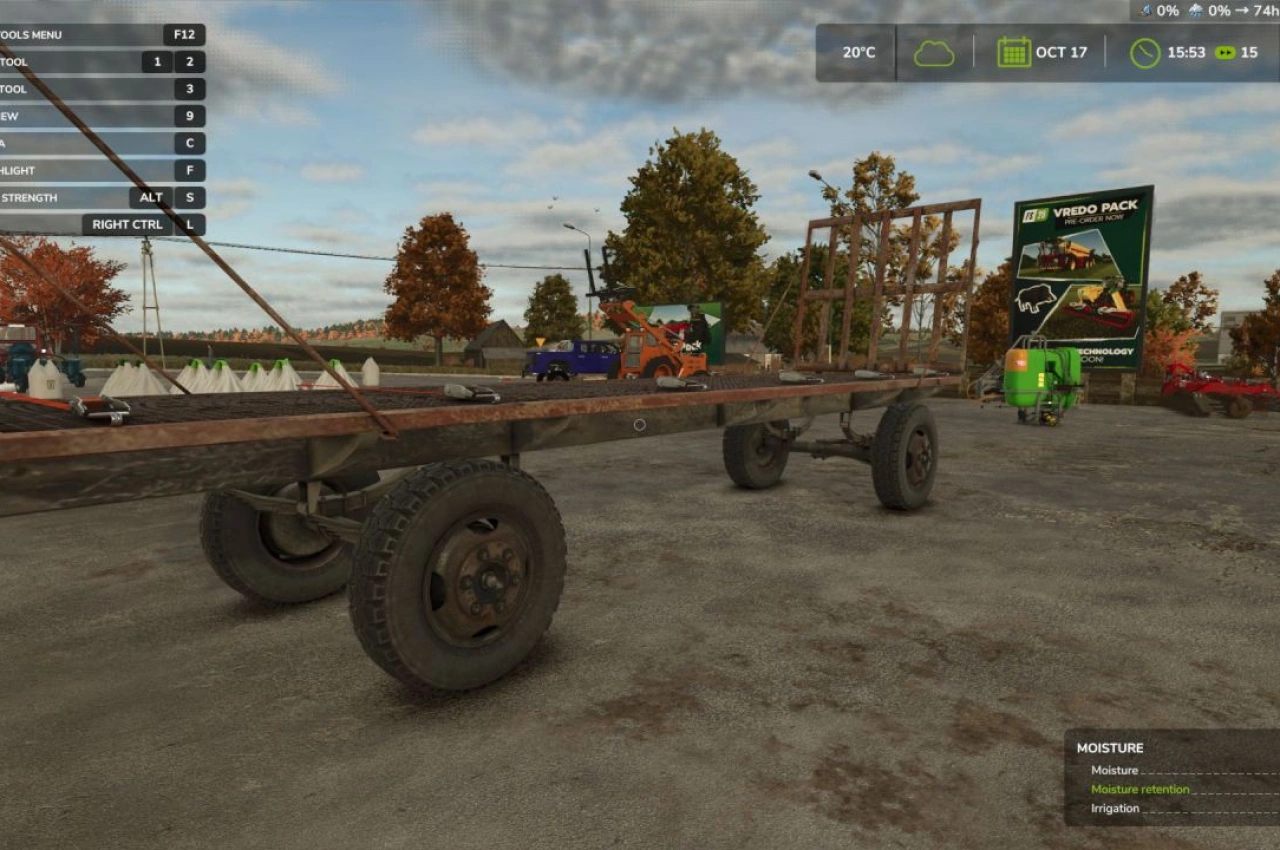Image resolution: width=1280 pixels, height=850 pixels.
Task: Select the STRENGTH entry in the help panel
Action: click(30, 197)
